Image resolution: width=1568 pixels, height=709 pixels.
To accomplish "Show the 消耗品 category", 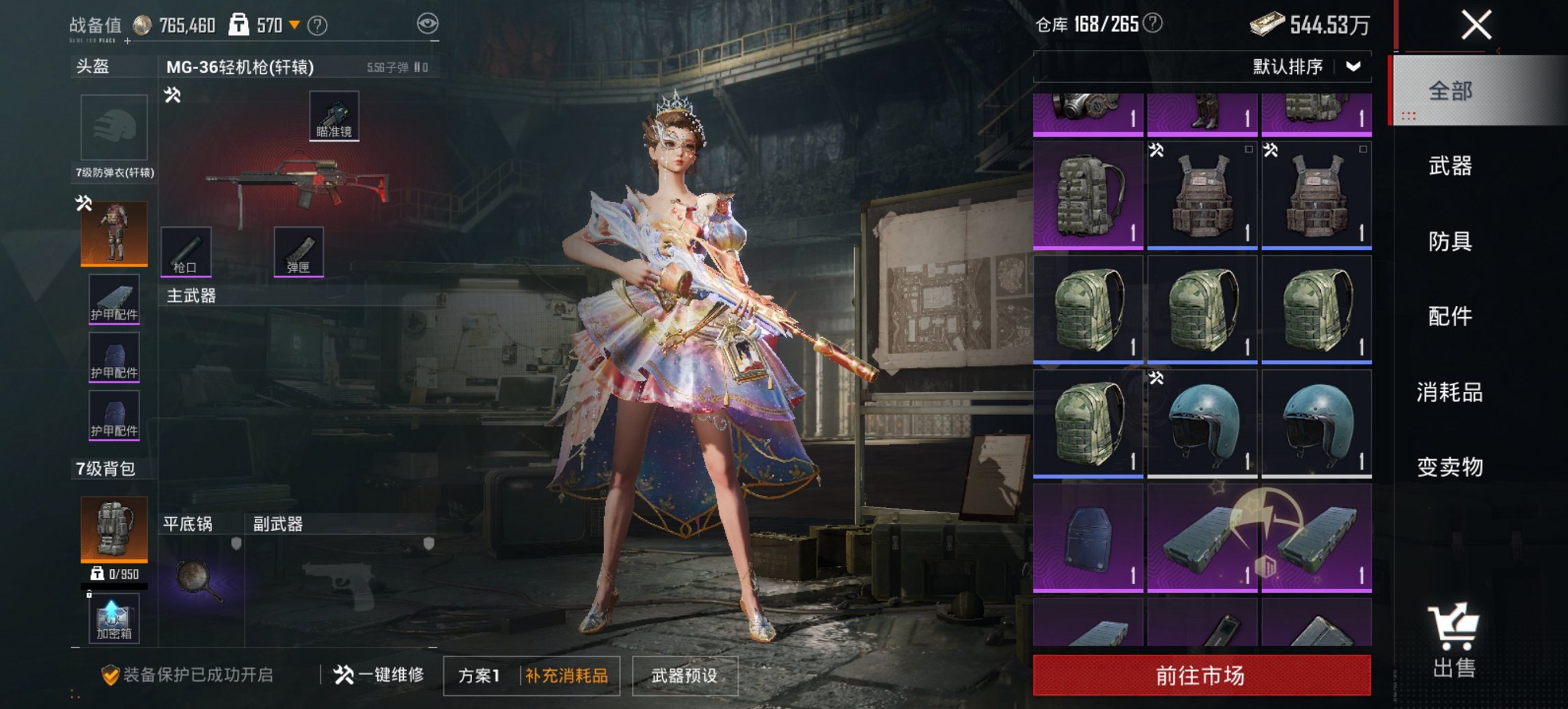I will coord(1450,392).
